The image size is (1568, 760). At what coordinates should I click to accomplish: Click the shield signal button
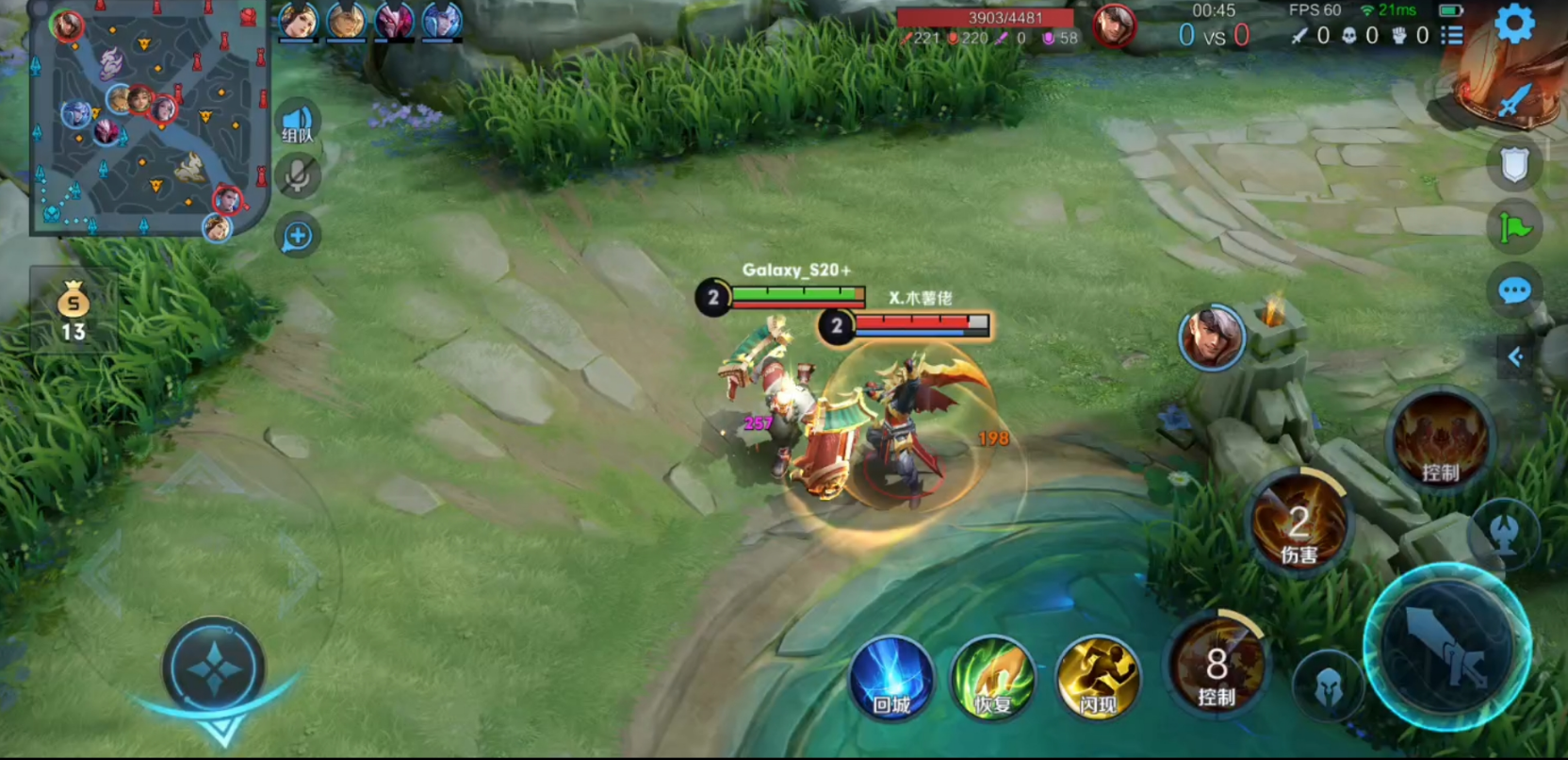tap(1514, 165)
